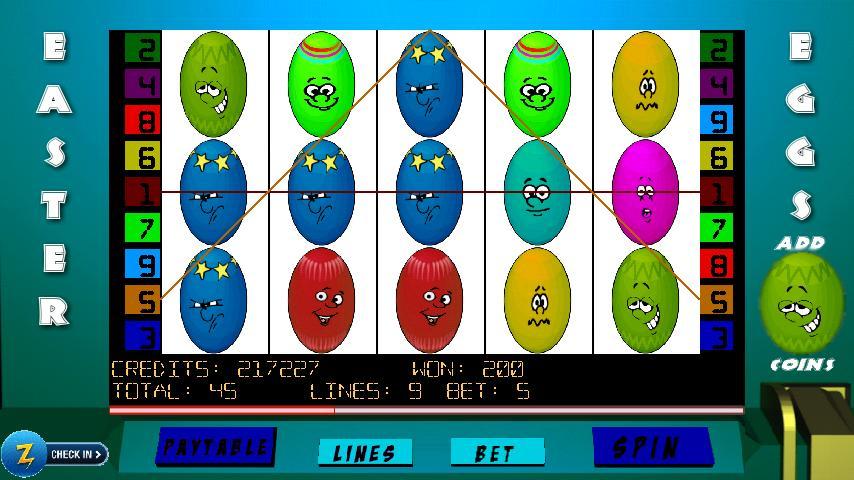Image resolution: width=854 pixels, height=480 pixels.
Task: Tap the Check In badge
Action: [x=54, y=454]
